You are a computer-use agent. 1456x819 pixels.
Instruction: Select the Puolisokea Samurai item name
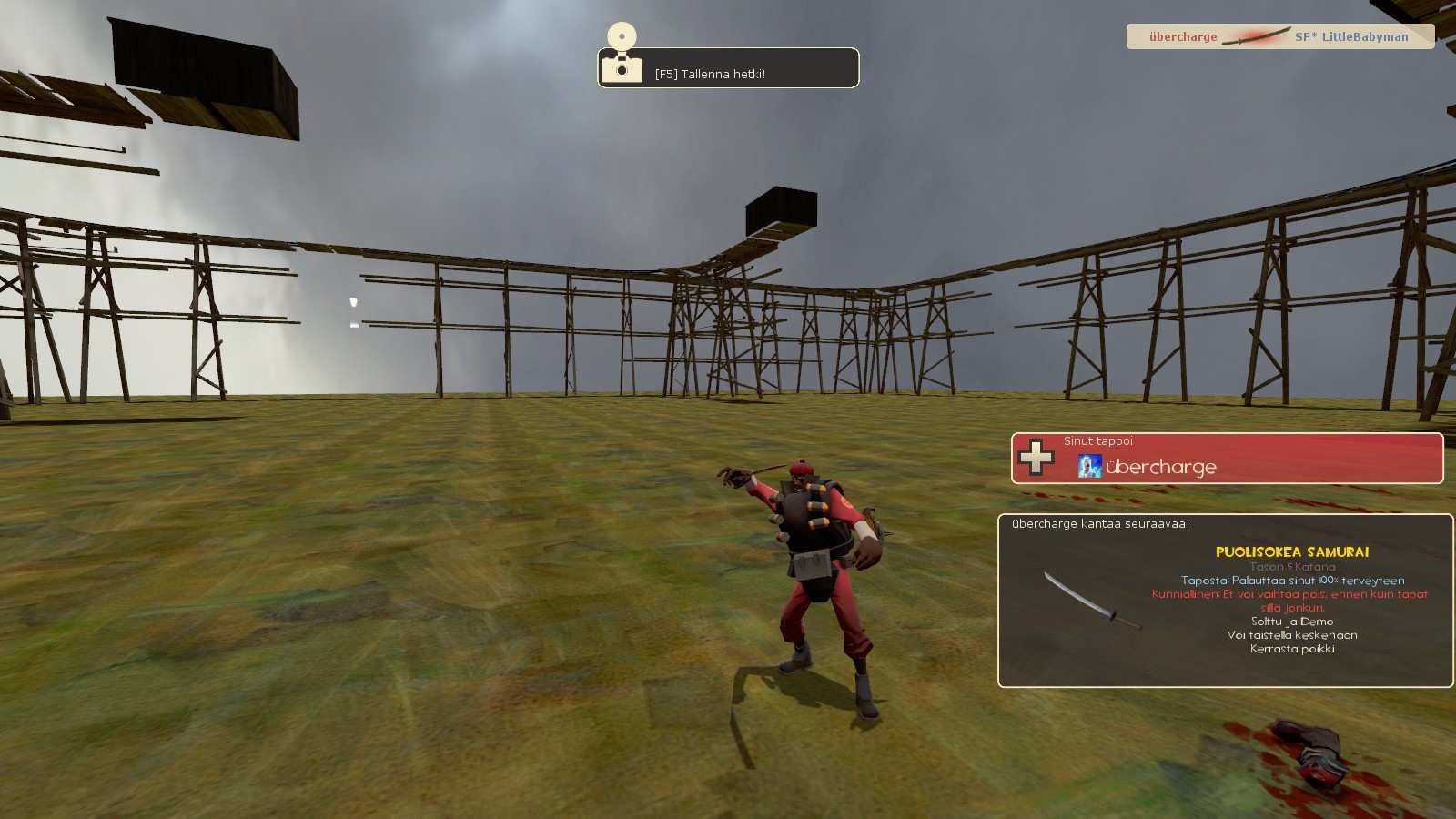pos(1291,551)
